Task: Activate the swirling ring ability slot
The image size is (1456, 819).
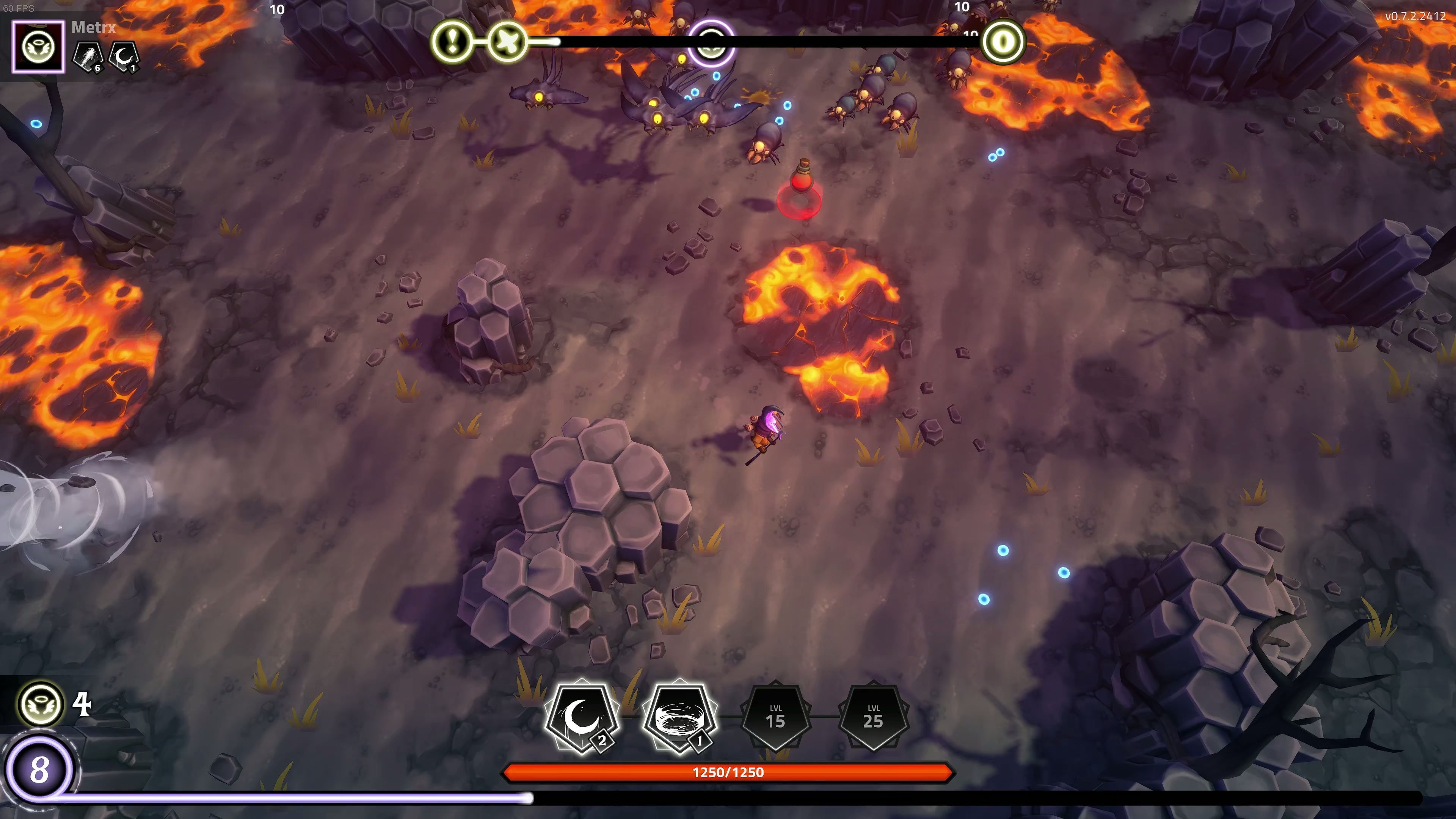Action: (679, 717)
